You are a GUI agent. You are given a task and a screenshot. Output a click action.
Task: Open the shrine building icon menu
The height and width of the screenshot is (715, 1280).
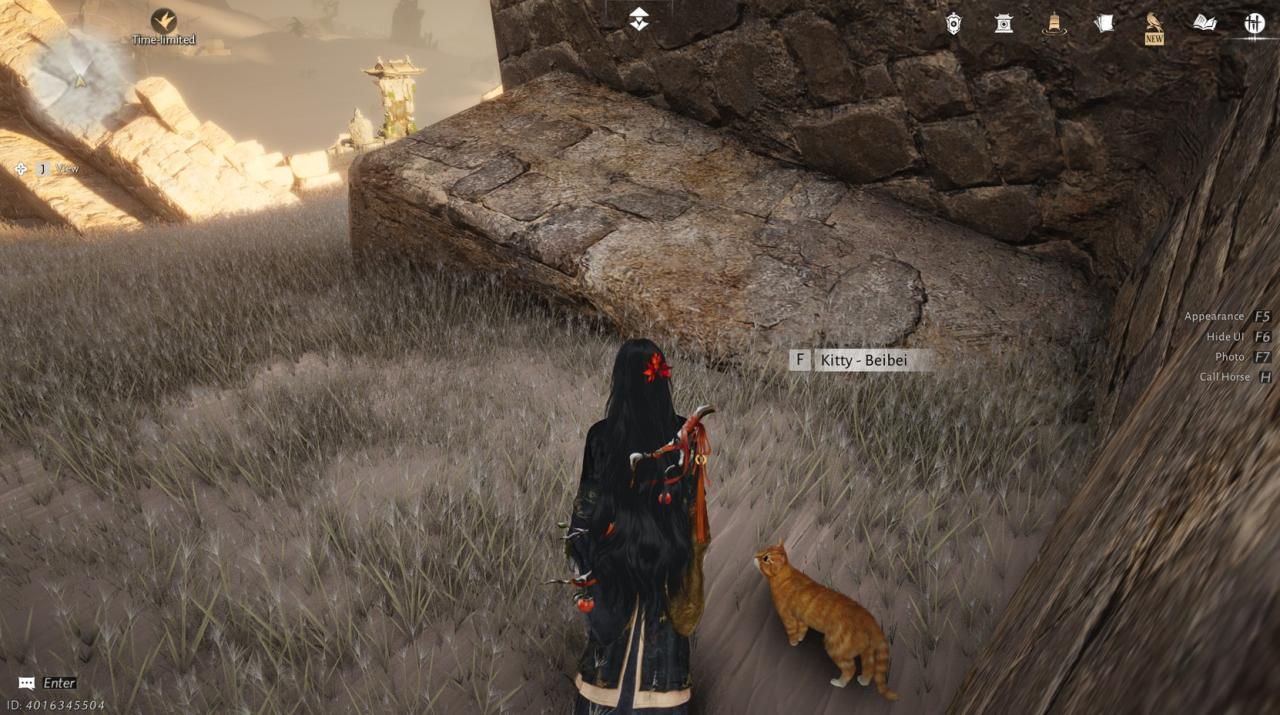coord(1004,23)
